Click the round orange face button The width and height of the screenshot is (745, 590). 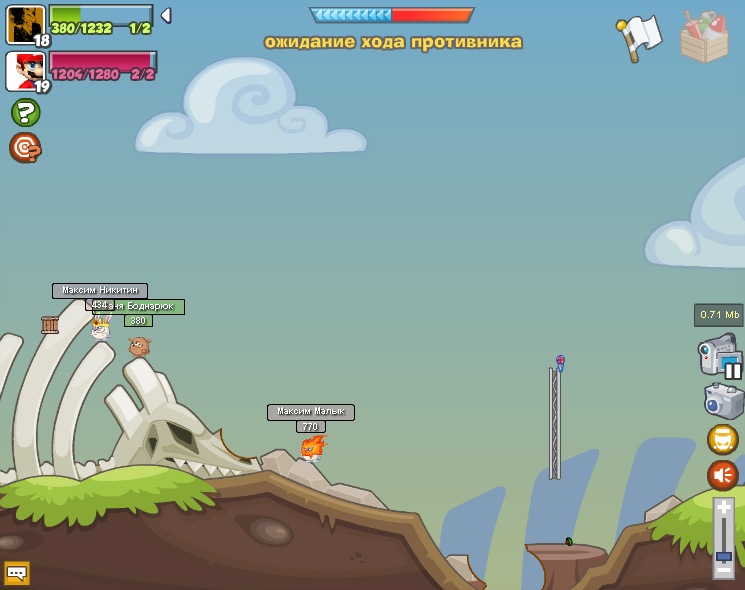point(723,439)
